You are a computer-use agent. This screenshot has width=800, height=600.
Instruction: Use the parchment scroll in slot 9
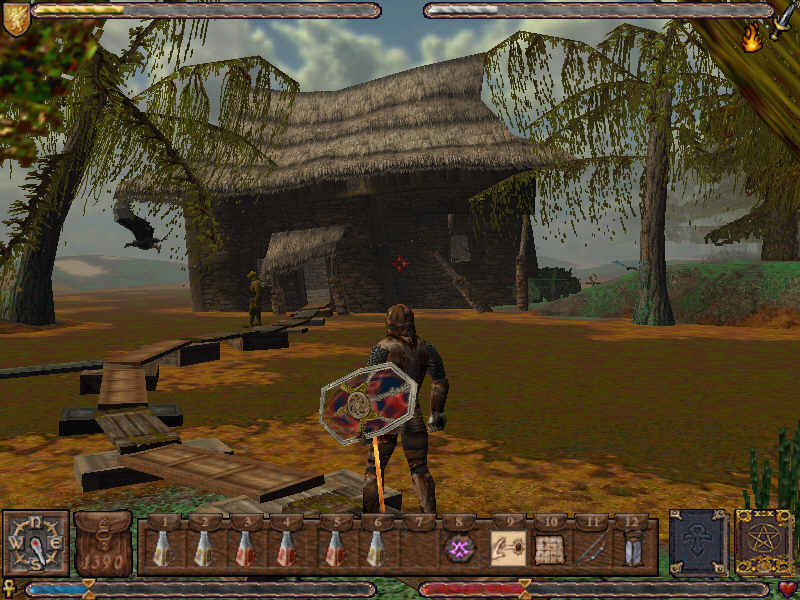tap(507, 548)
